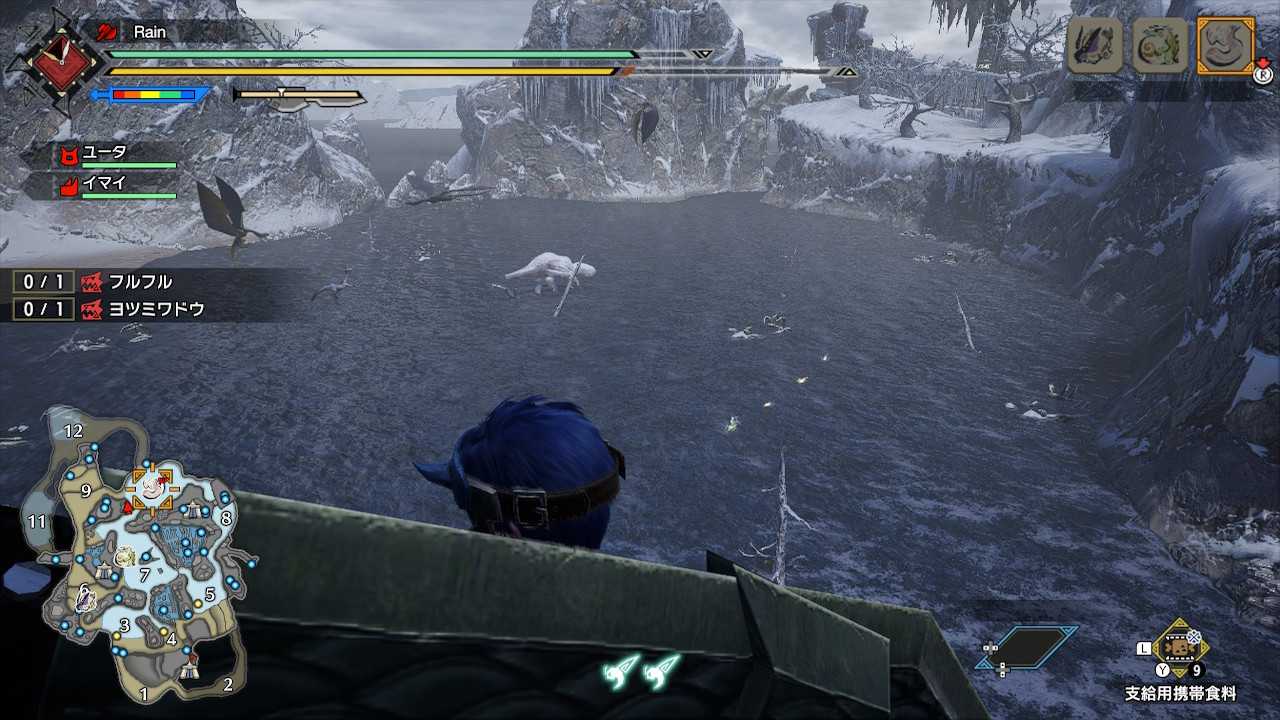
Task: Select party member ユータ
Action: pos(105,153)
